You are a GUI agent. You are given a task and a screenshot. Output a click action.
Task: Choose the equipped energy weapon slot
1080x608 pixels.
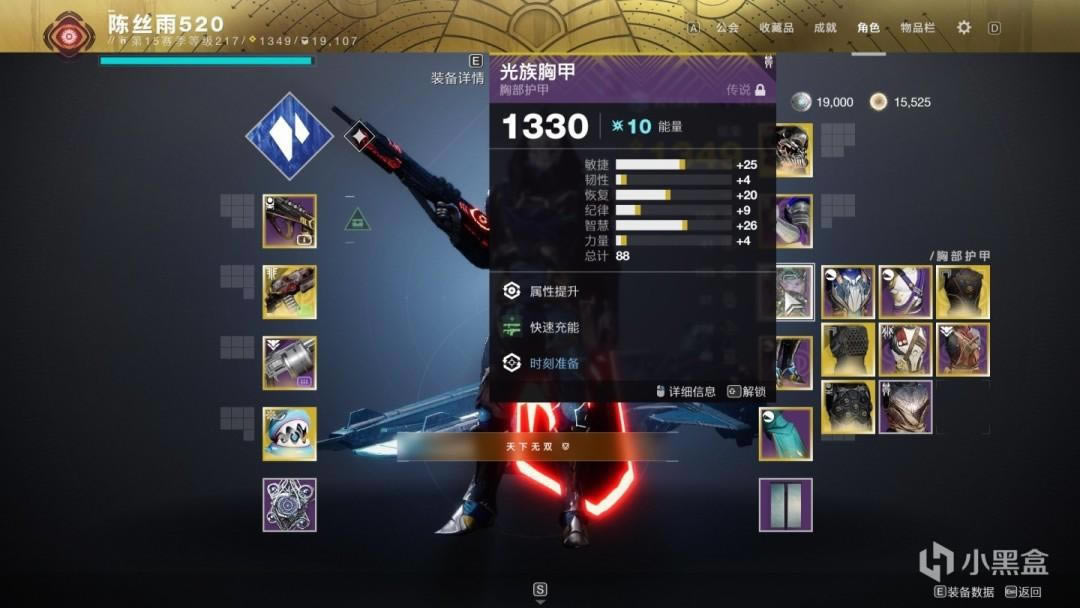click(290, 291)
